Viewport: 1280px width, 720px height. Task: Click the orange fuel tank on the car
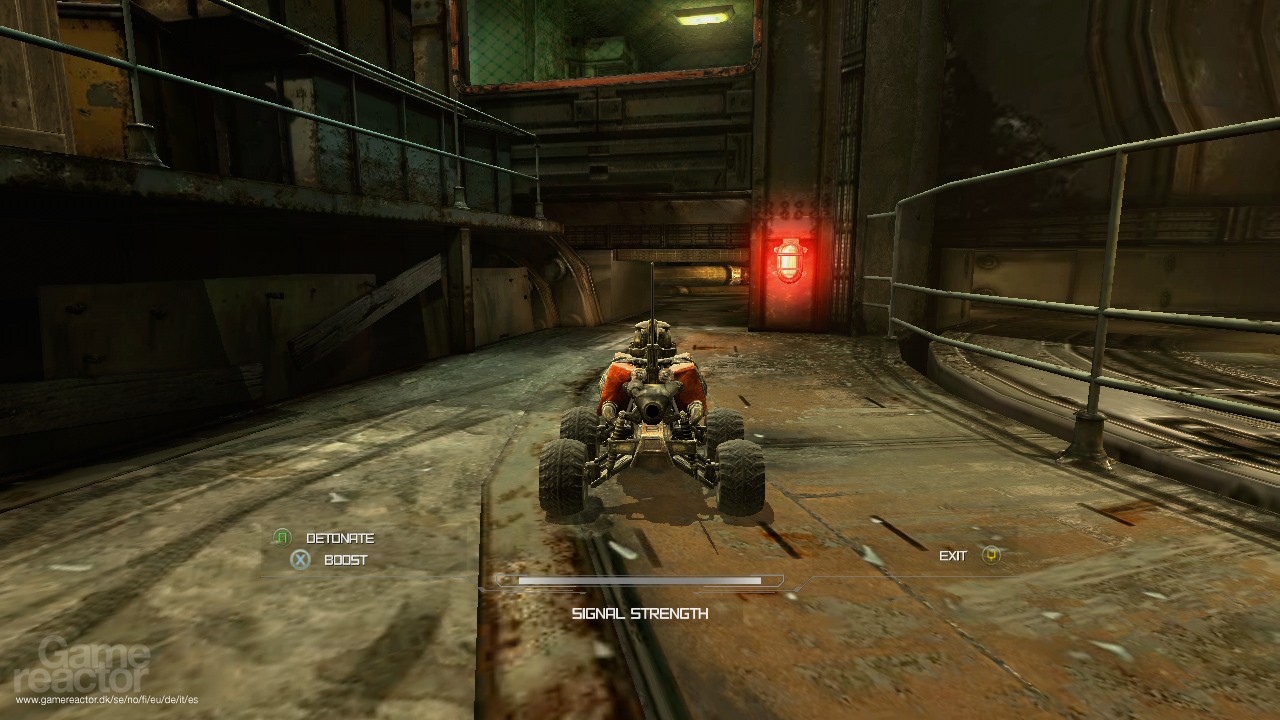pyautogui.click(x=614, y=381)
